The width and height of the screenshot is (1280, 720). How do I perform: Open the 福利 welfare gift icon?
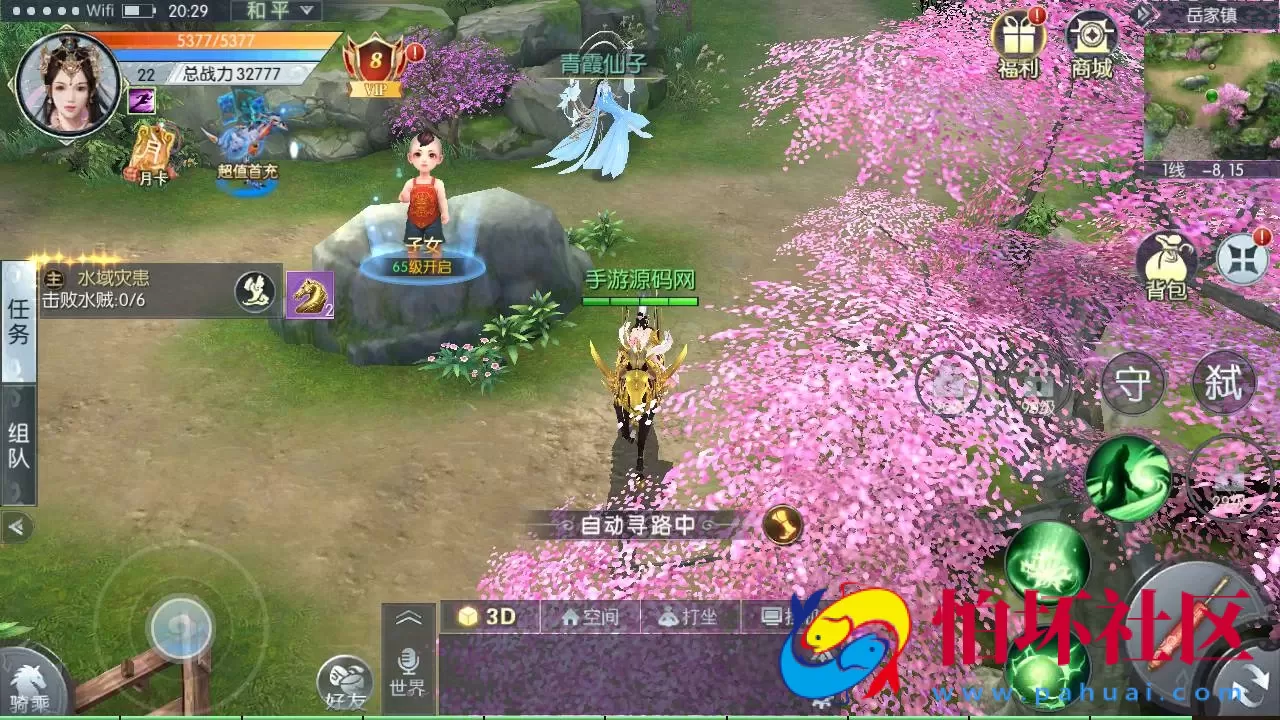pos(1018,45)
